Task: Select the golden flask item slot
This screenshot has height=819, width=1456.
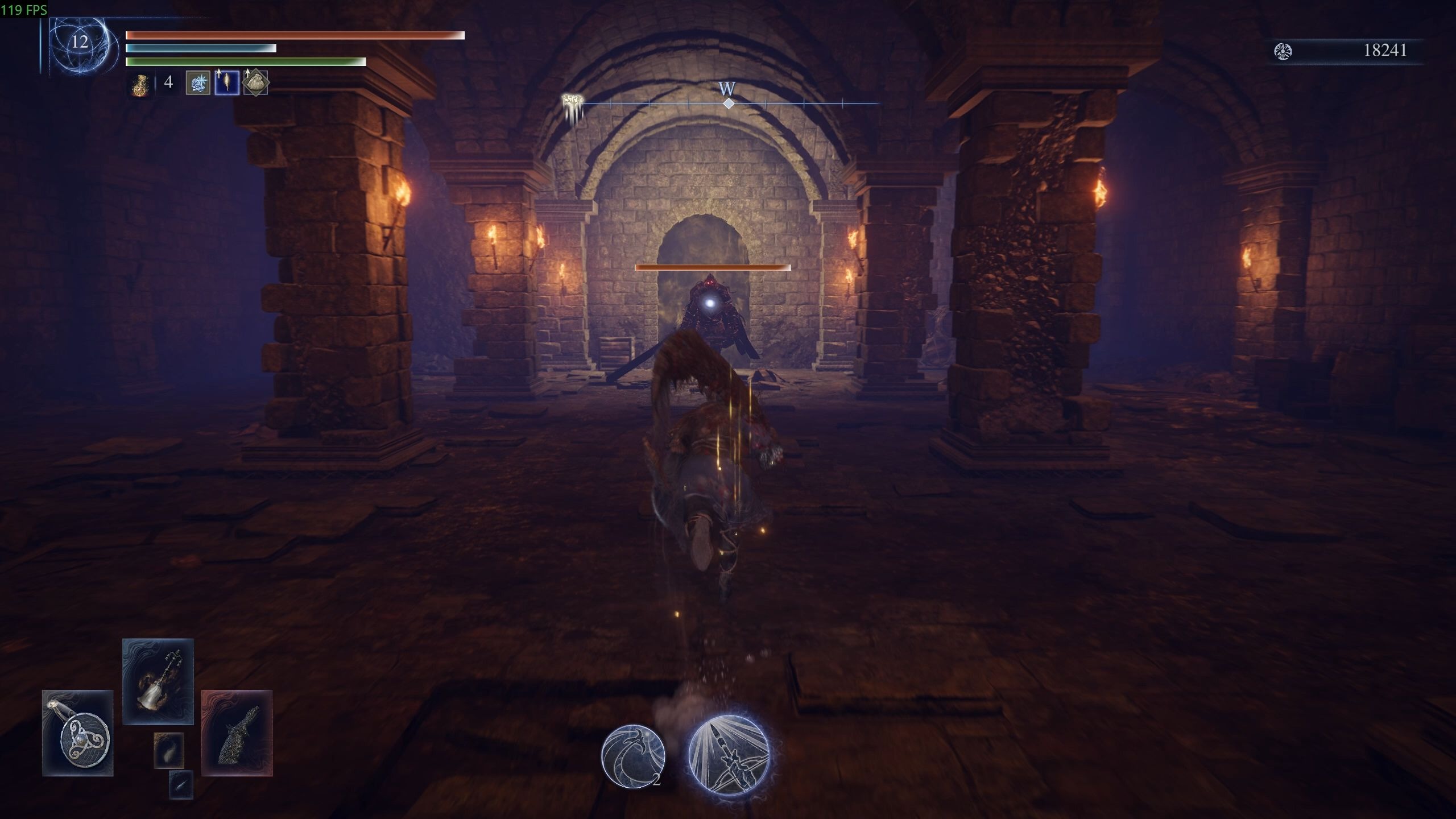Action: click(139, 84)
